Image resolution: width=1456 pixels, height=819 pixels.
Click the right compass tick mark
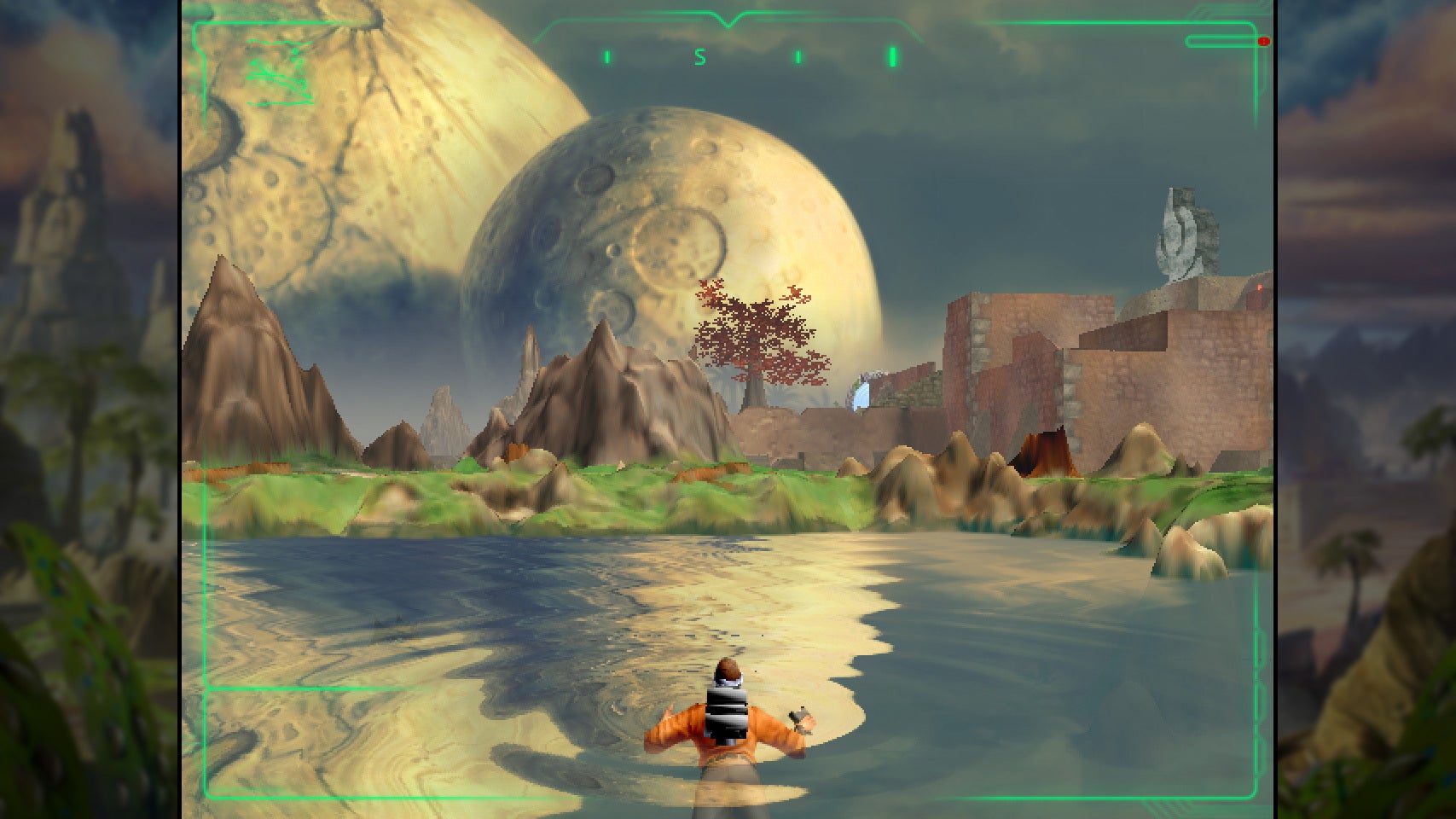[x=798, y=56]
